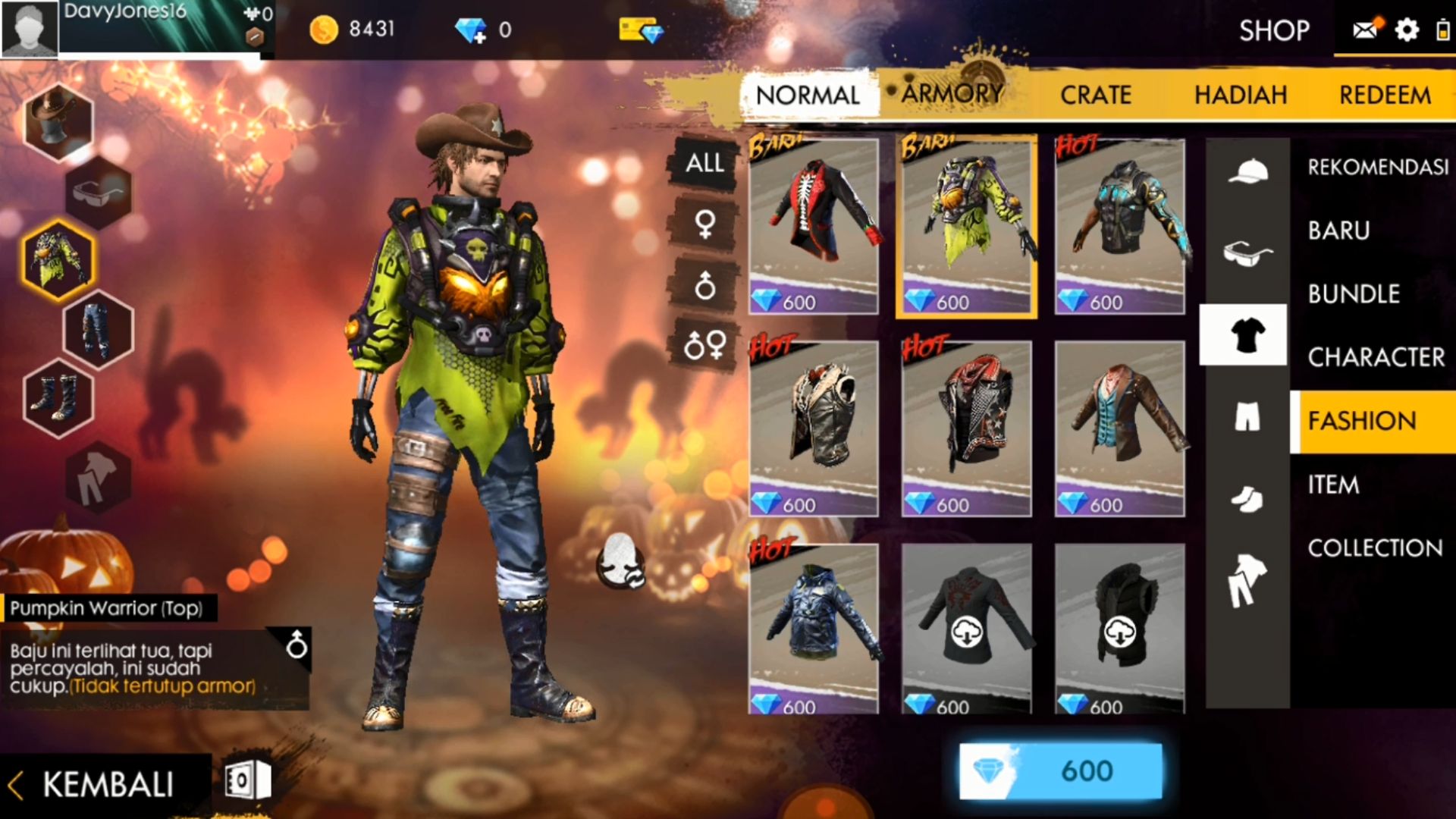Choose the CHARACTER shop category
Viewport: 1456px width, 819px height.
point(1376,357)
